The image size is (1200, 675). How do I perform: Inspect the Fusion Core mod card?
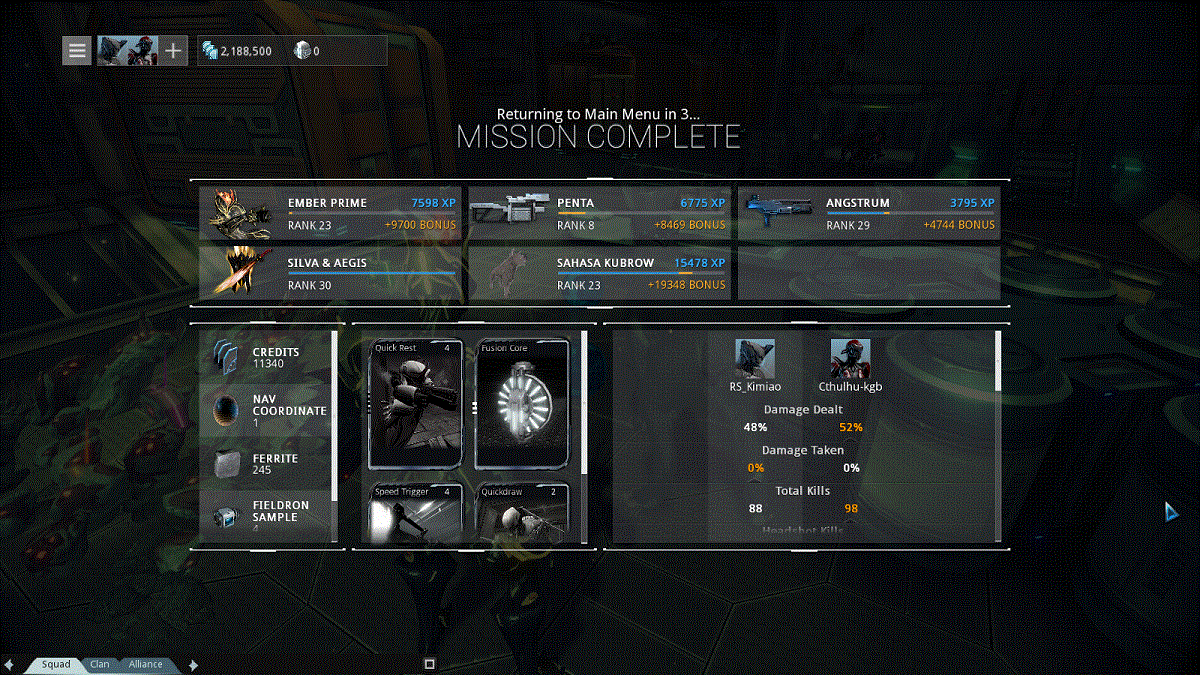pos(522,404)
